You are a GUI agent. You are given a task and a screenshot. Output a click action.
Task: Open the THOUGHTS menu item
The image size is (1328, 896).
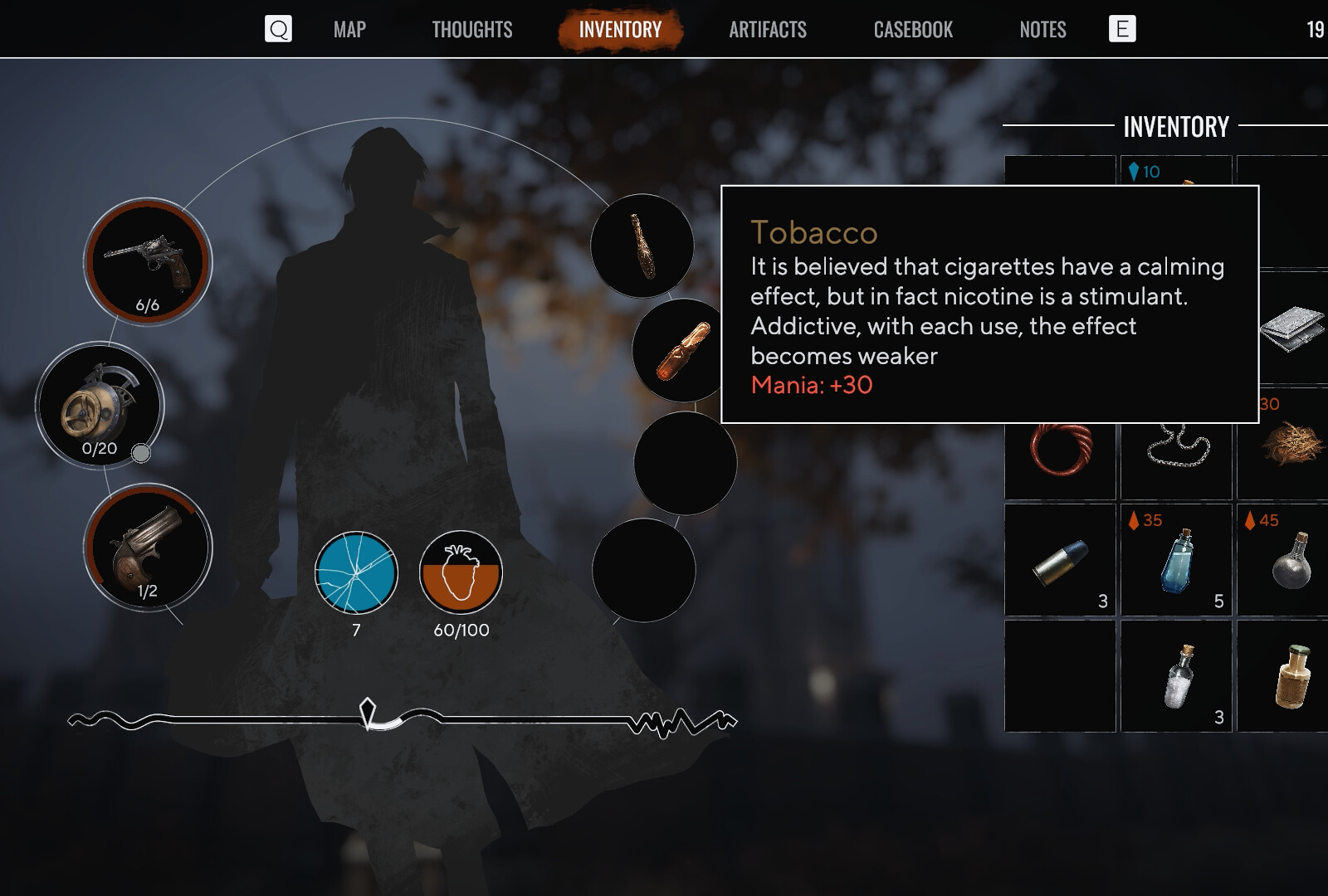pyautogui.click(x=471, y=30)
